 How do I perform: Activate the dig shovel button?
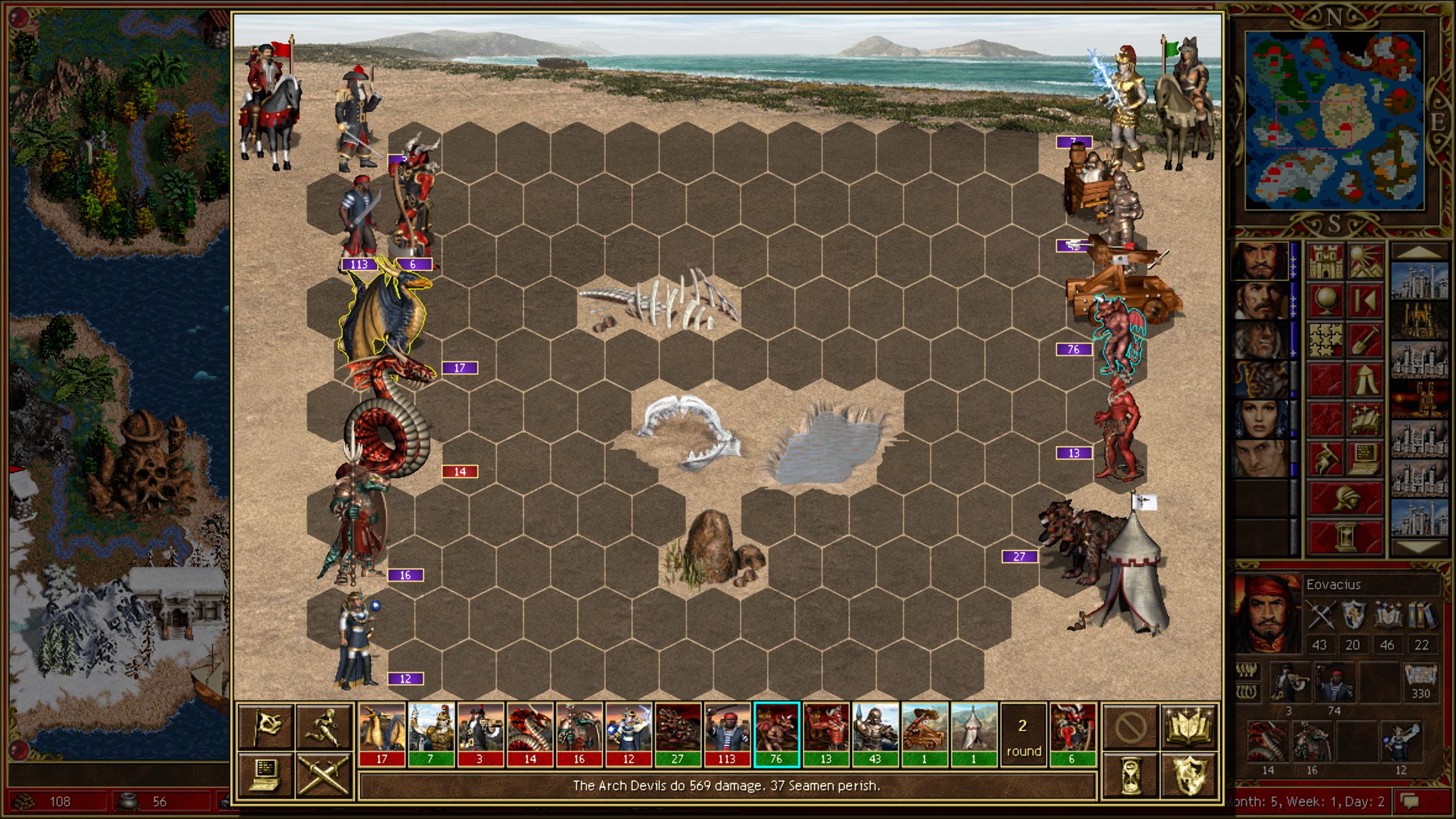(x=1365, y=341)
